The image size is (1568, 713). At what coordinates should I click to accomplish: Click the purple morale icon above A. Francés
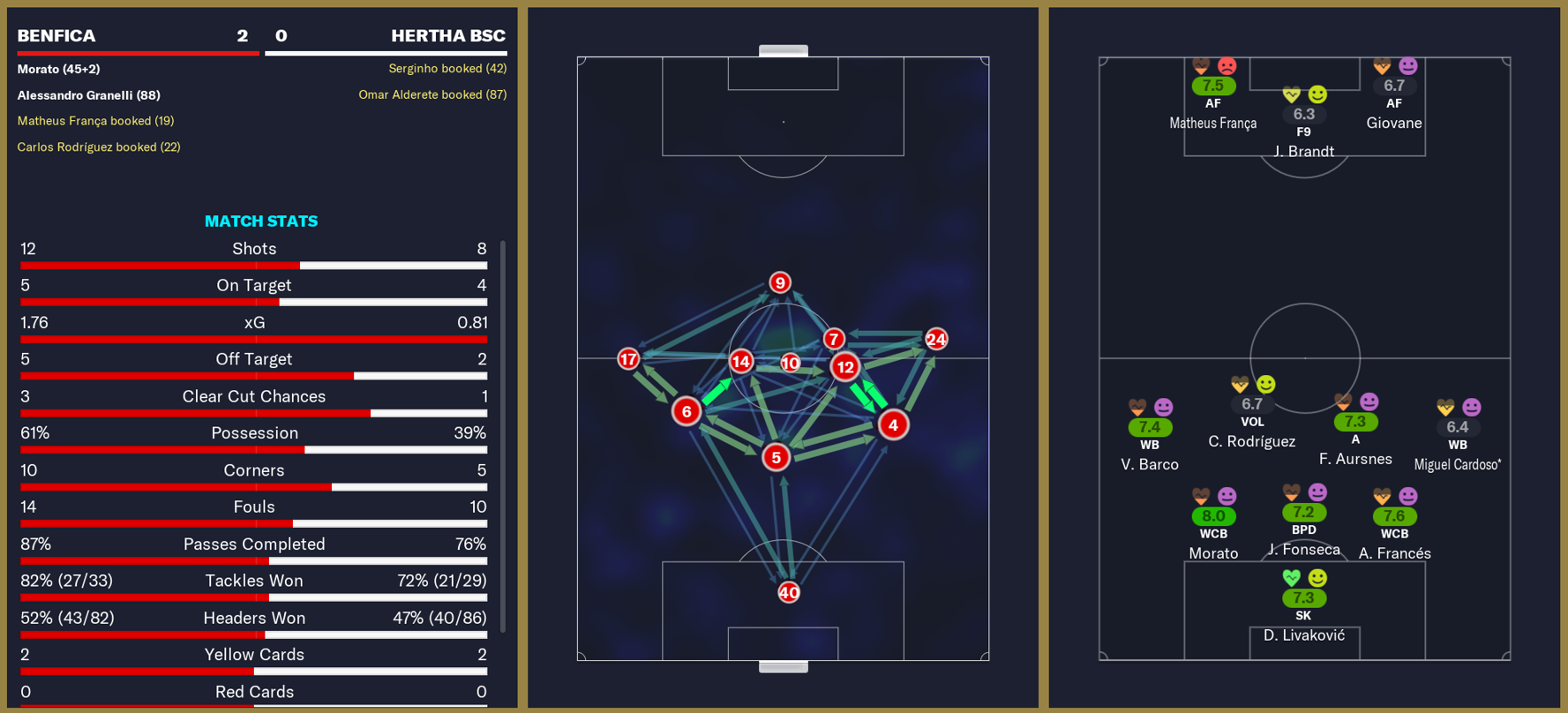[1407, 495]
